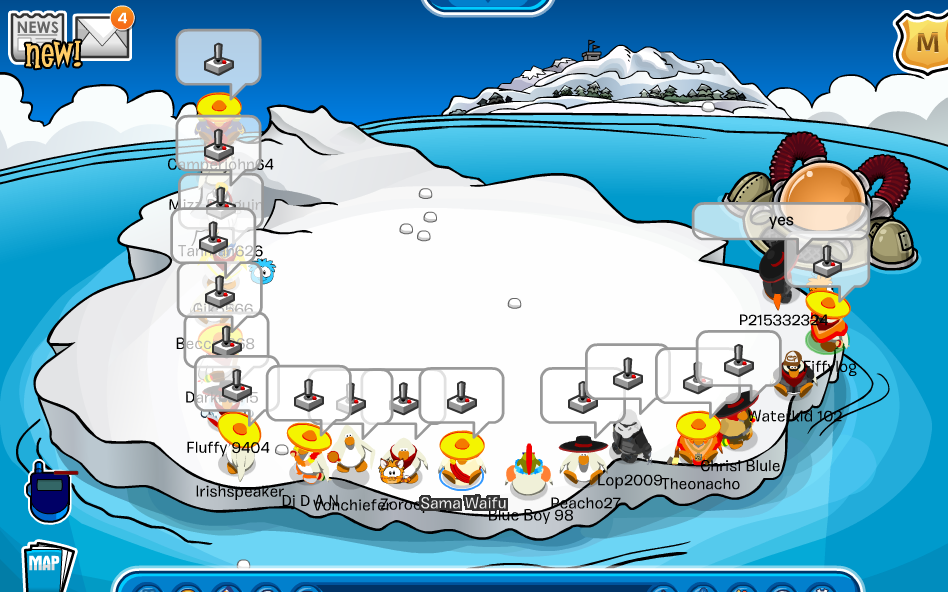Open the moderator M badge
The width and height of the screenshot is (948, 592).
pyautogui.click(x=924, y=45)
